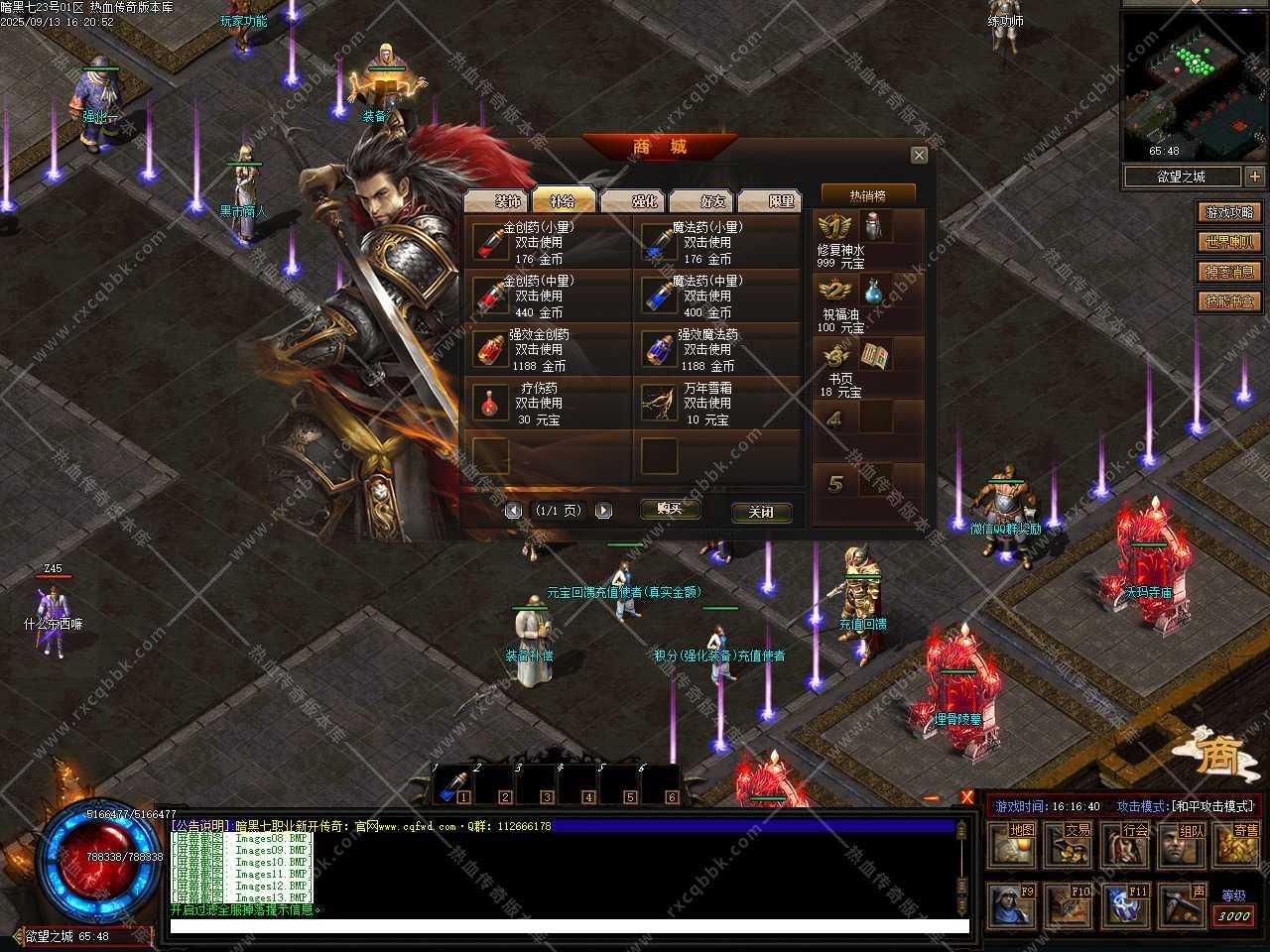Click the 购买 buy button

[670, 510]
